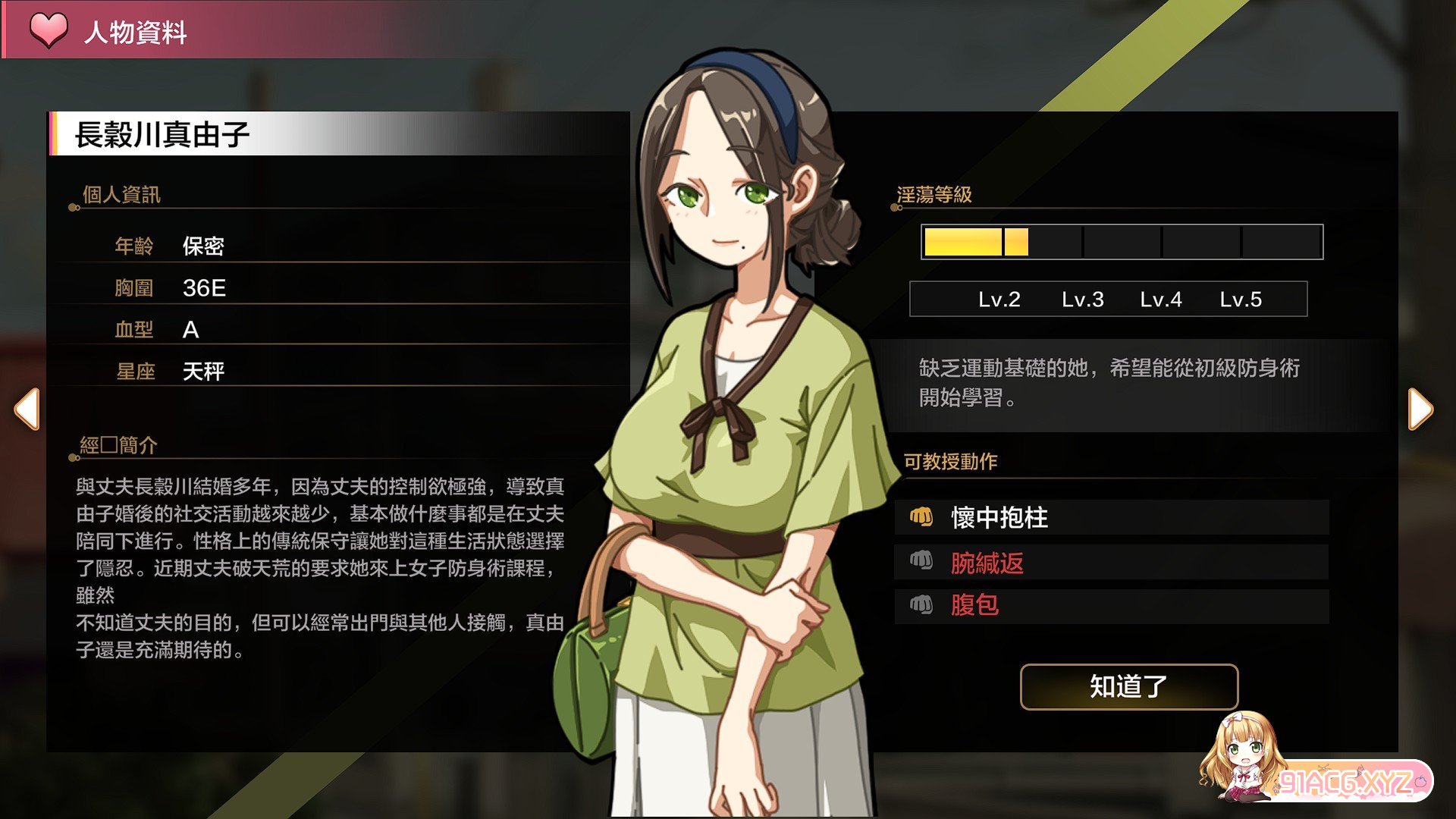The height and width of the screenshot is (819, 1456).
Task: Confirm with the 知道了 button
Action: [x=1128, y=686]
